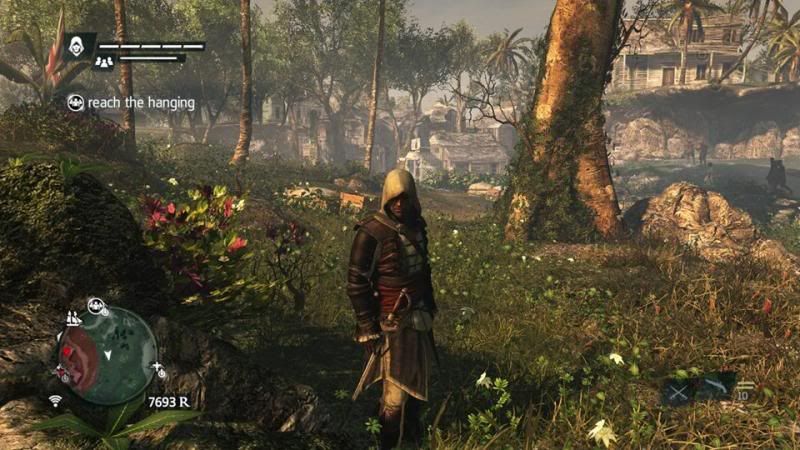Select the crew members icon
800x450 pixels.
(103, 63)
